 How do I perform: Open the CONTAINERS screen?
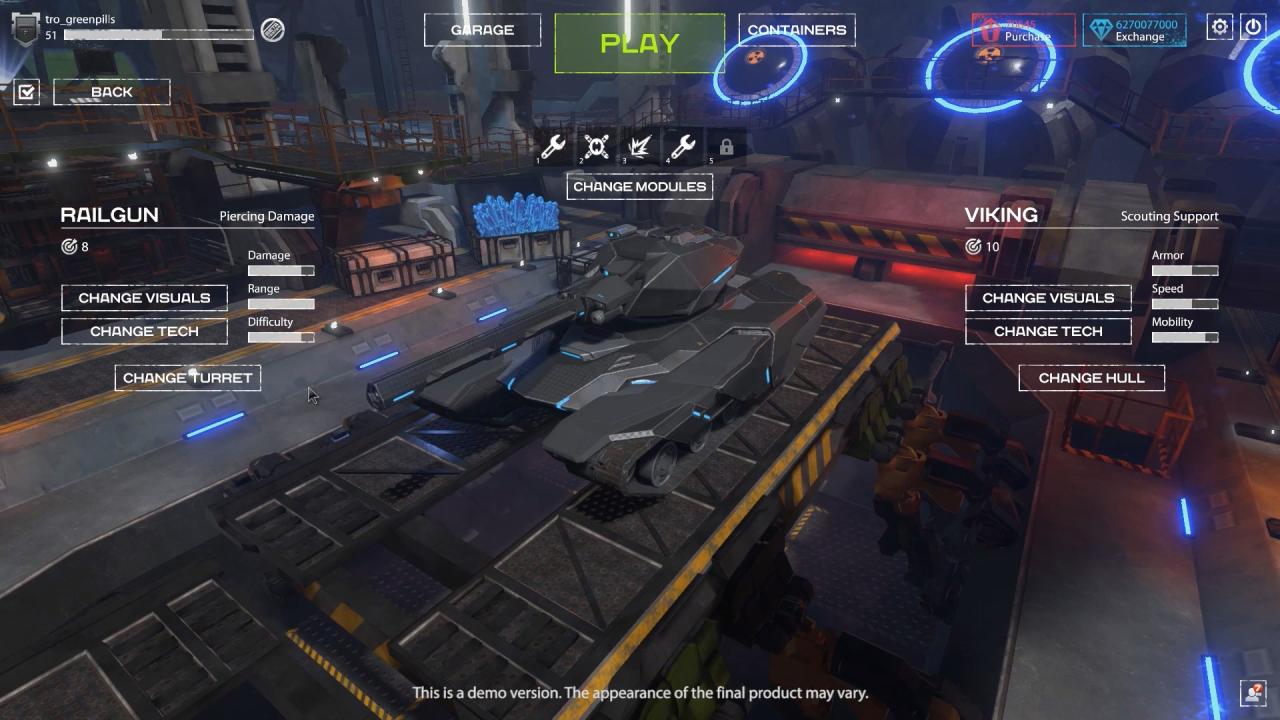(x=797, y=30)
